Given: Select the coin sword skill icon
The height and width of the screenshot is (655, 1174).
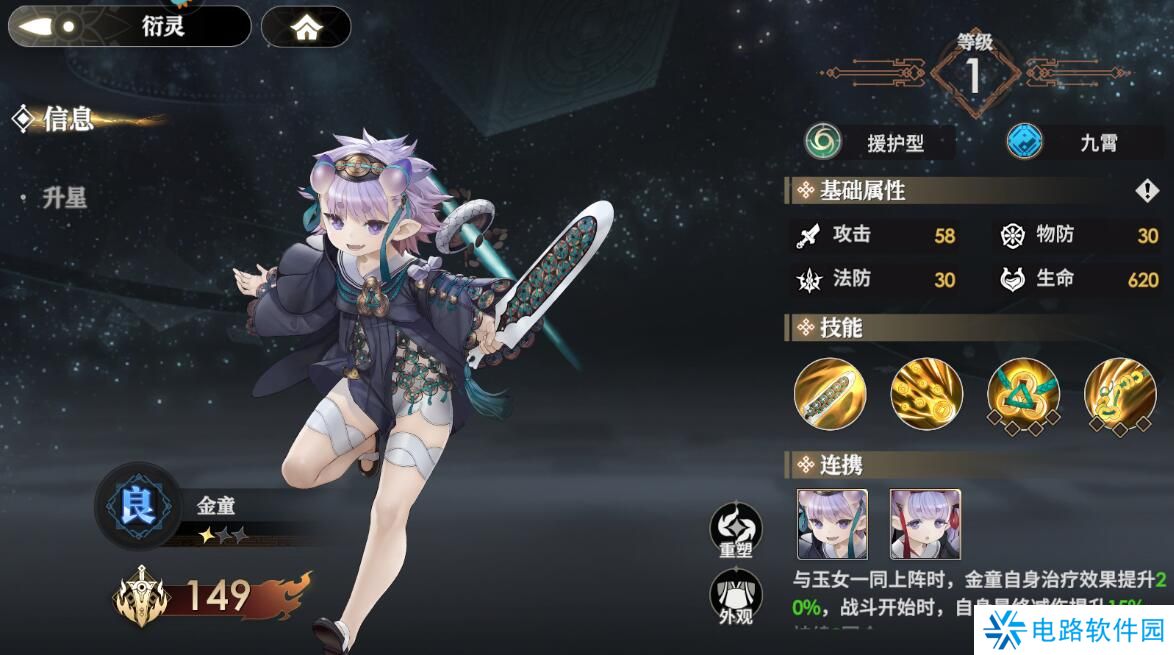Looking at the screenshot, I should (x=830, y=394).
